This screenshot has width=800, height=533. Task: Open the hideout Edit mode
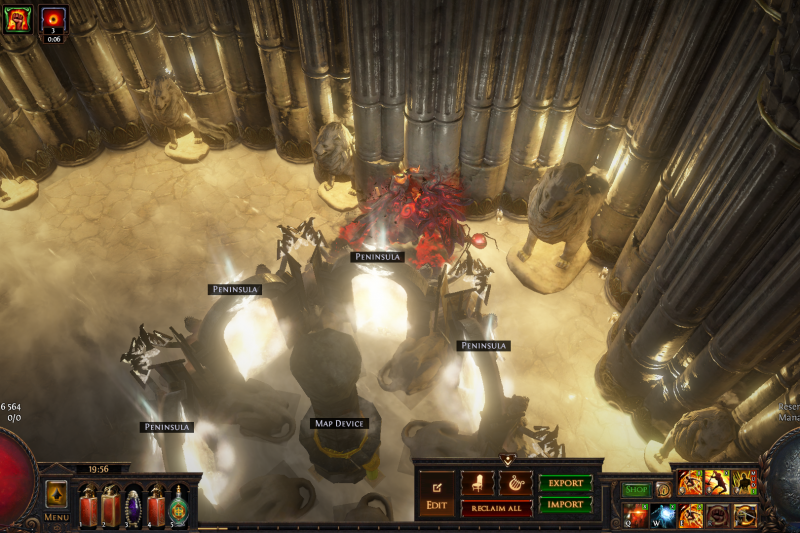pos(436,495)
